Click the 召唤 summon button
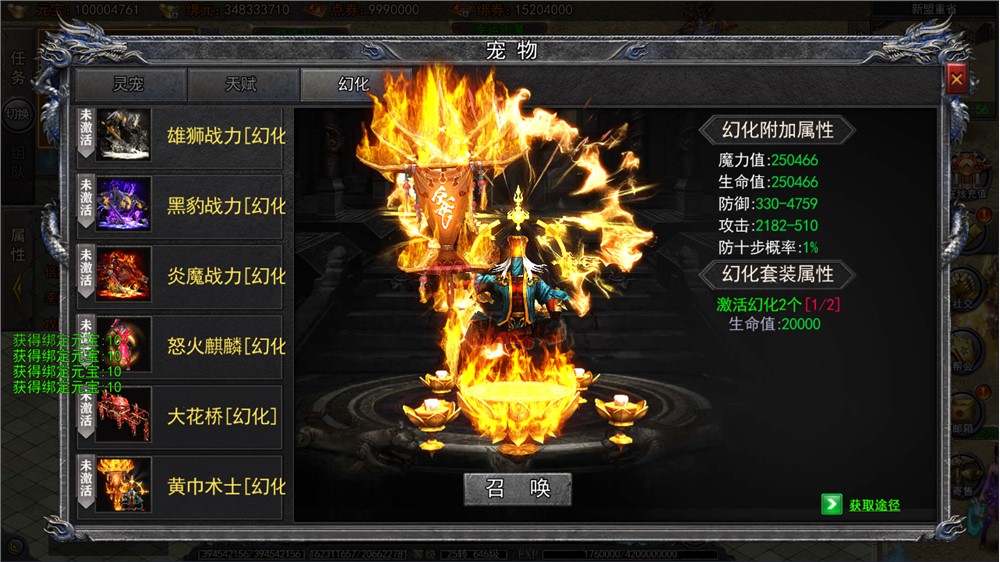This screenshot has width=1000, height=562. [518, 488]
